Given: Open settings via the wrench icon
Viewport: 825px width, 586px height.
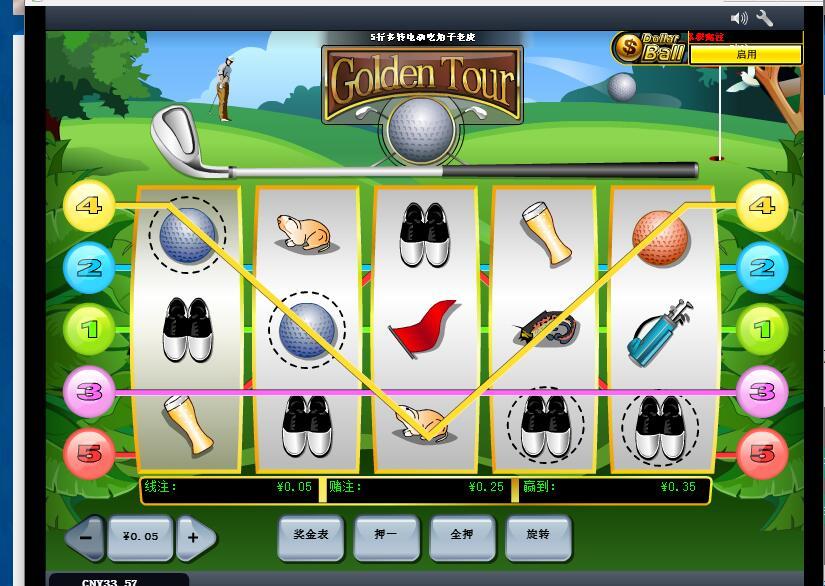Looking at the screenshot, I should point(765,18).
